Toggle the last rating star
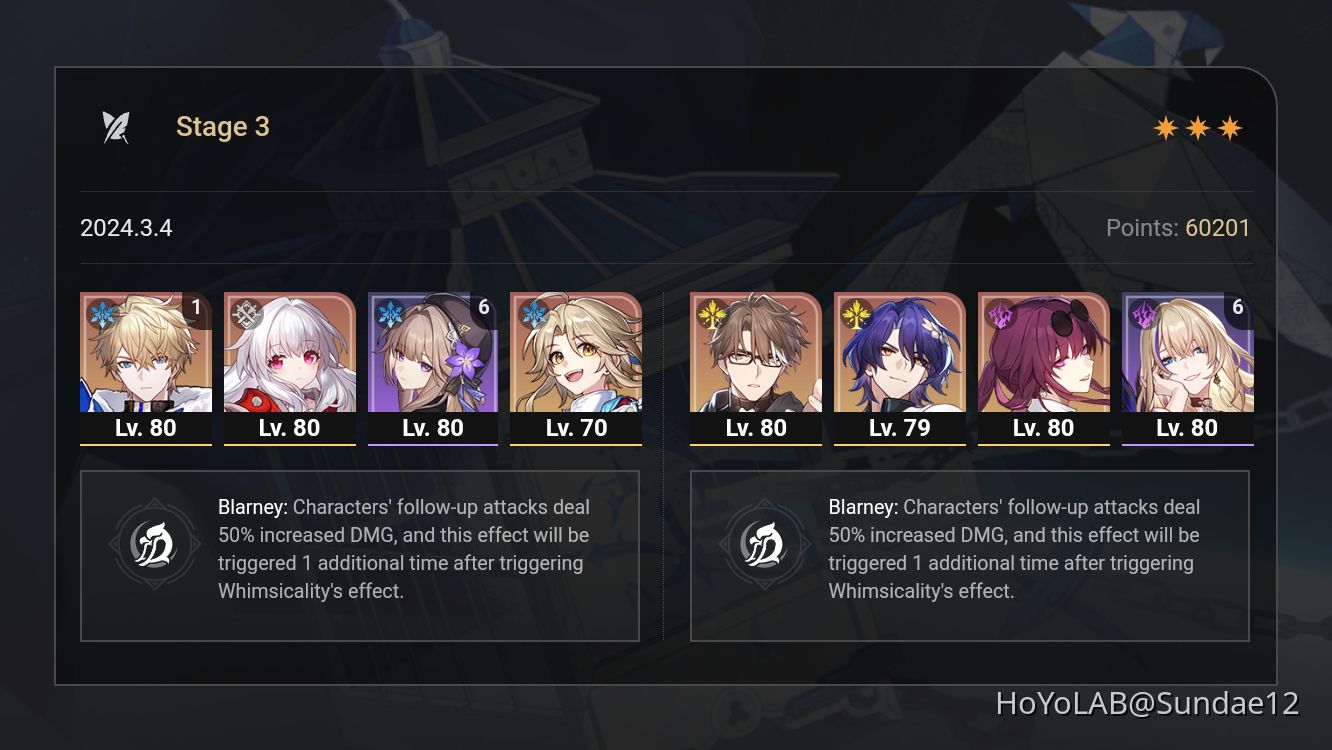 pyautogui.click(x=1230, y=127)
